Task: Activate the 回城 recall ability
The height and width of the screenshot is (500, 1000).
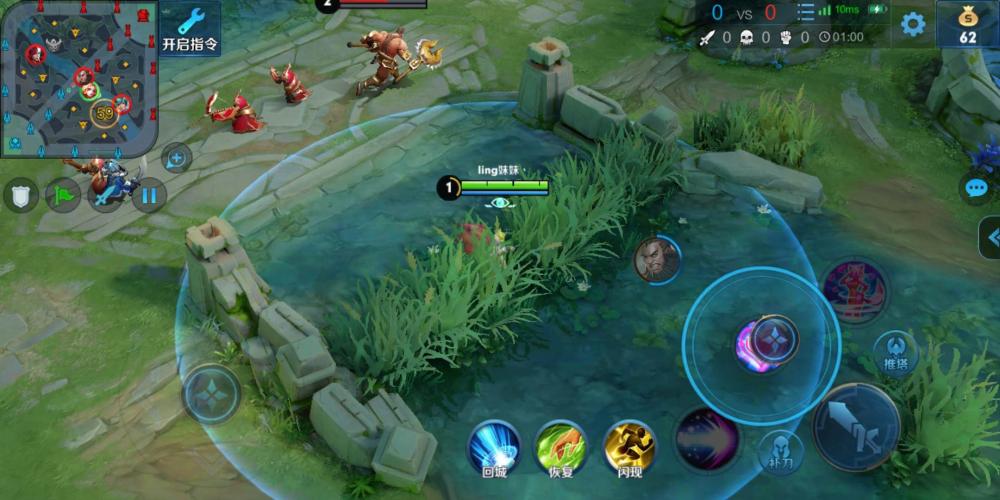Action: (x=494, y=446)
